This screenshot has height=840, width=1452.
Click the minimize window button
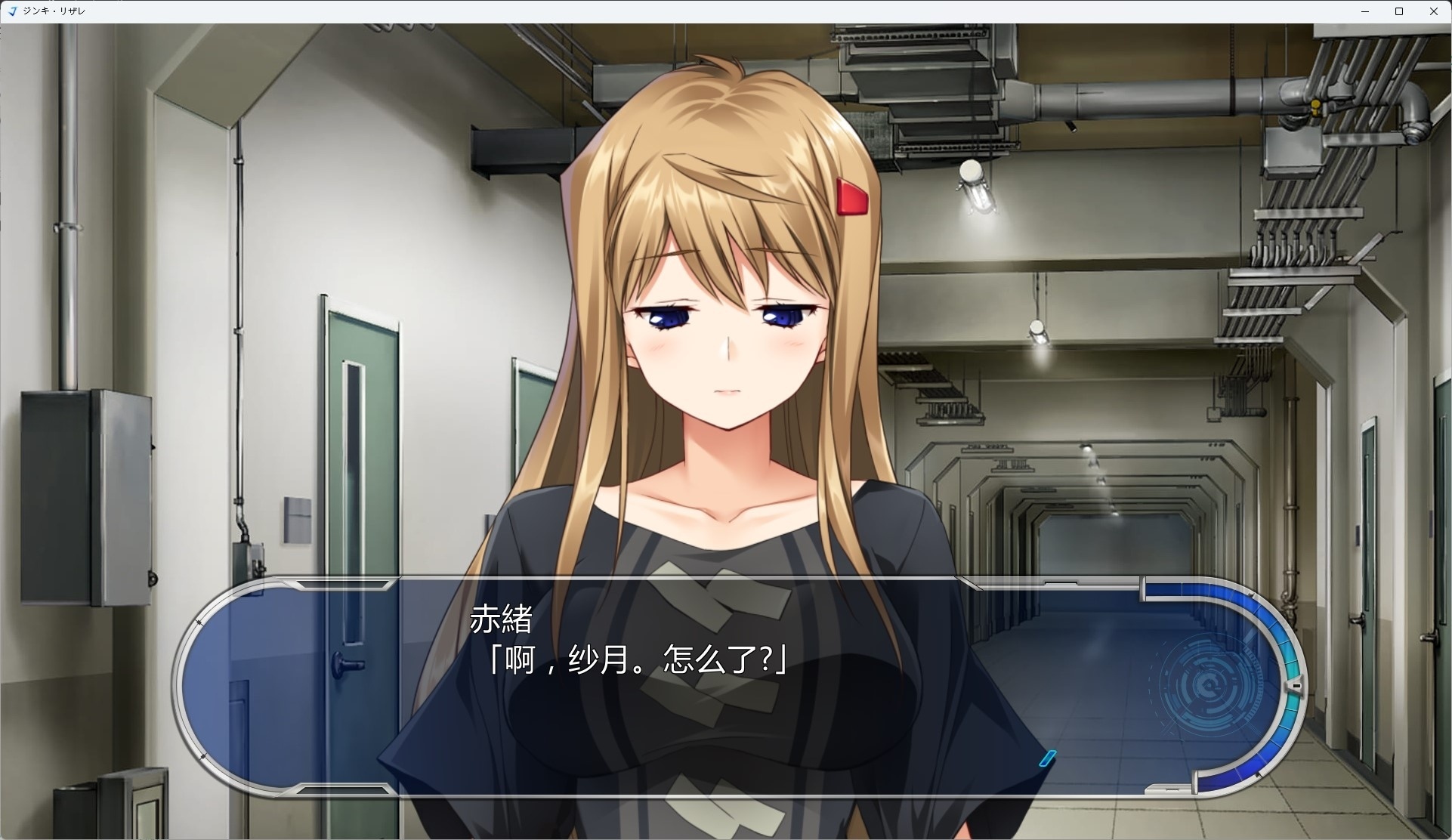pyautogui.click(x=1364, y=11)
